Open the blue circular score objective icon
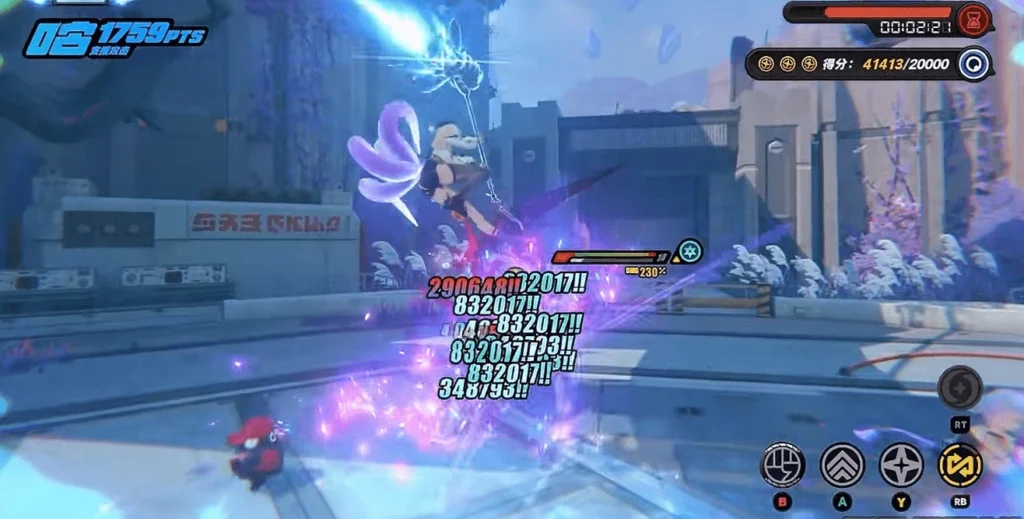Viewport: 1024px width, 519px height. pos(973,63)
